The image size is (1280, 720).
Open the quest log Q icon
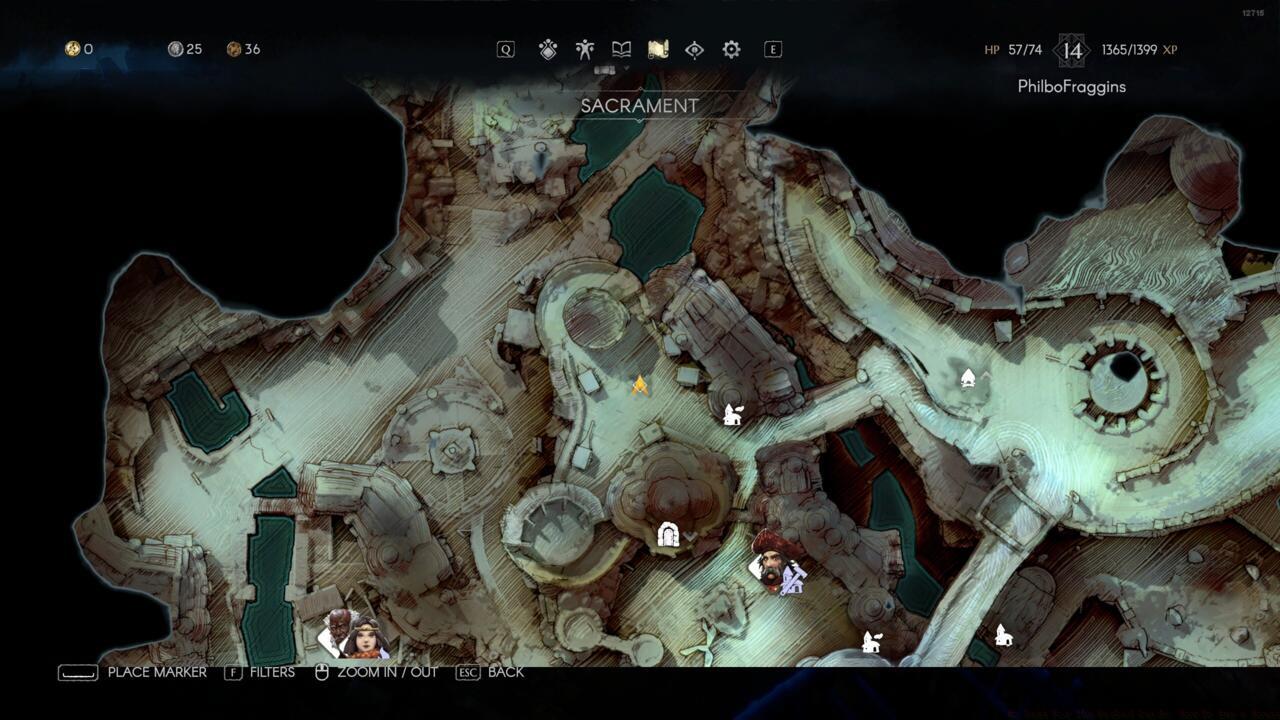click(x=506, y=48)
